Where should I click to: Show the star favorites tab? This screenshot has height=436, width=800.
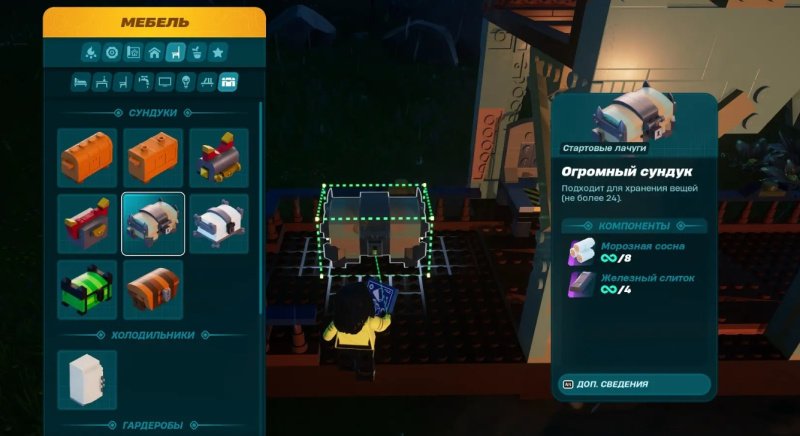click(x=218, y=52)
